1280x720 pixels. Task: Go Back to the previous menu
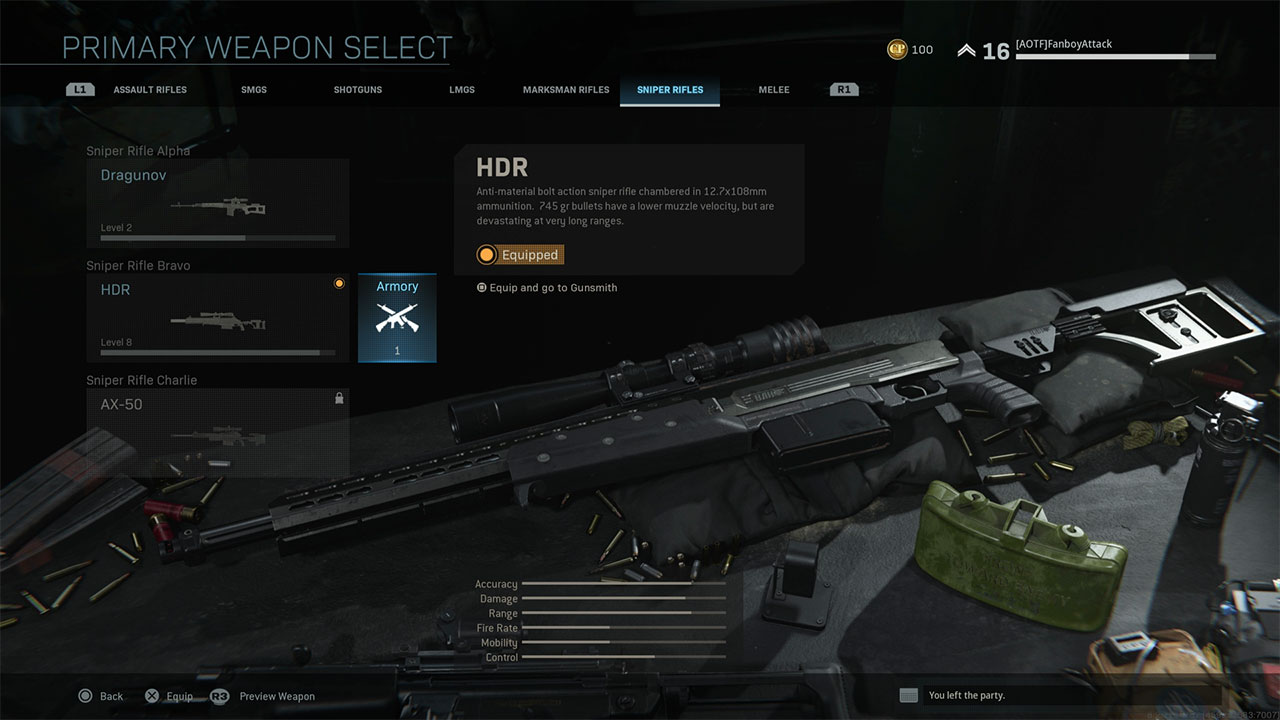(101, 696)
